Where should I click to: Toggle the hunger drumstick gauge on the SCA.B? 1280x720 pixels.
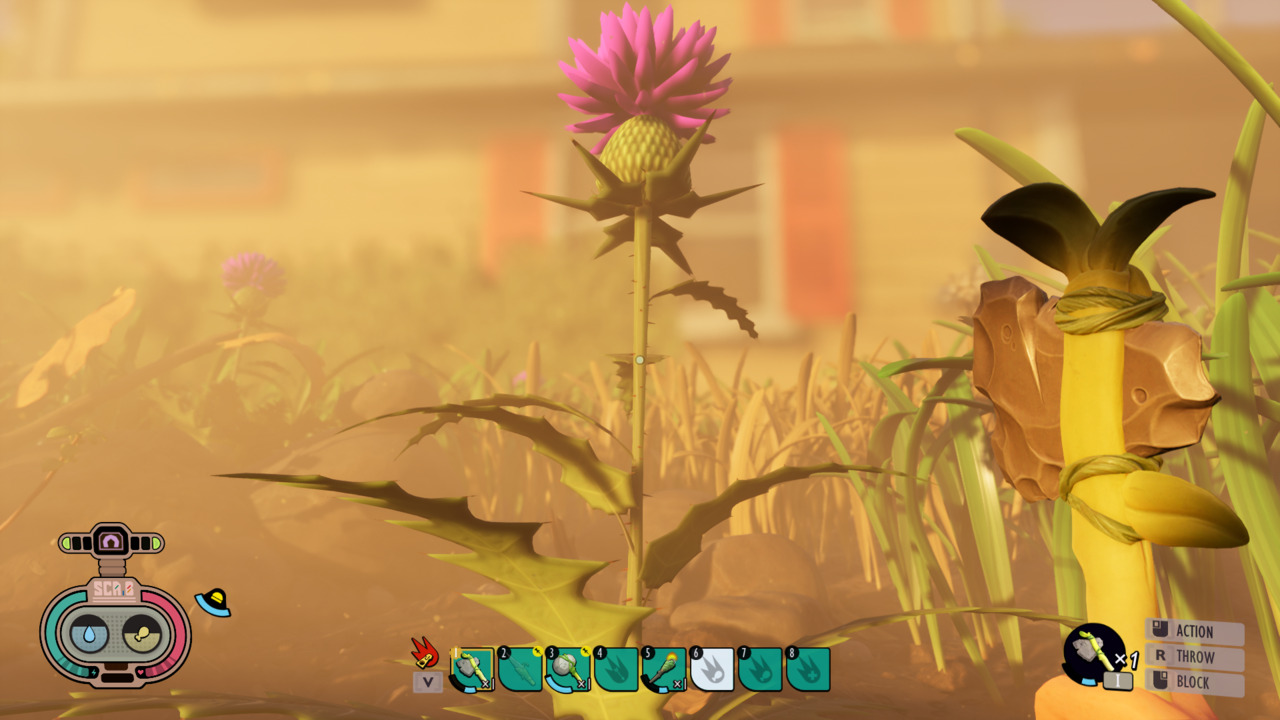[x=141, y=634]
